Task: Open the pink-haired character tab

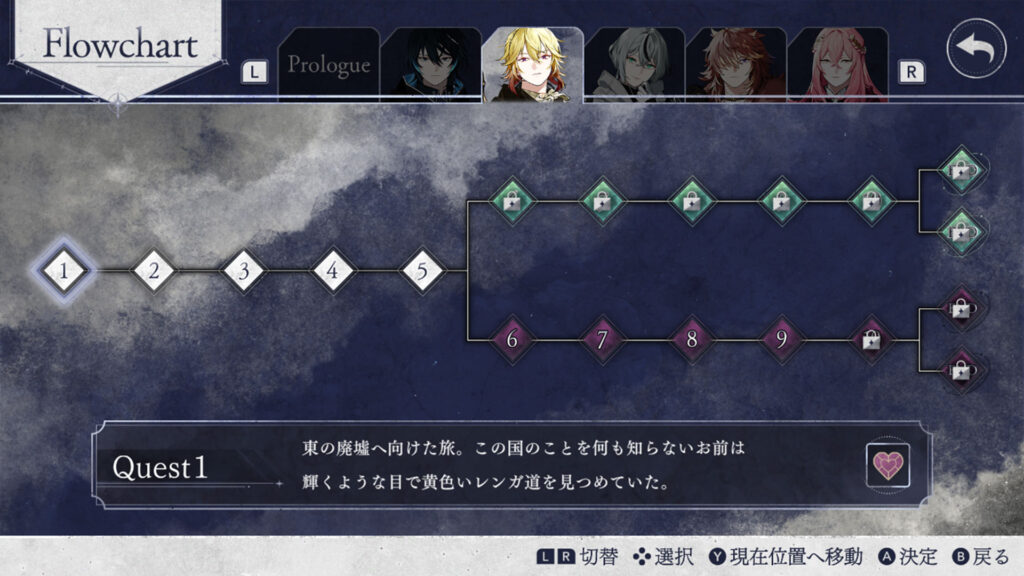Action: coord(838,65)
